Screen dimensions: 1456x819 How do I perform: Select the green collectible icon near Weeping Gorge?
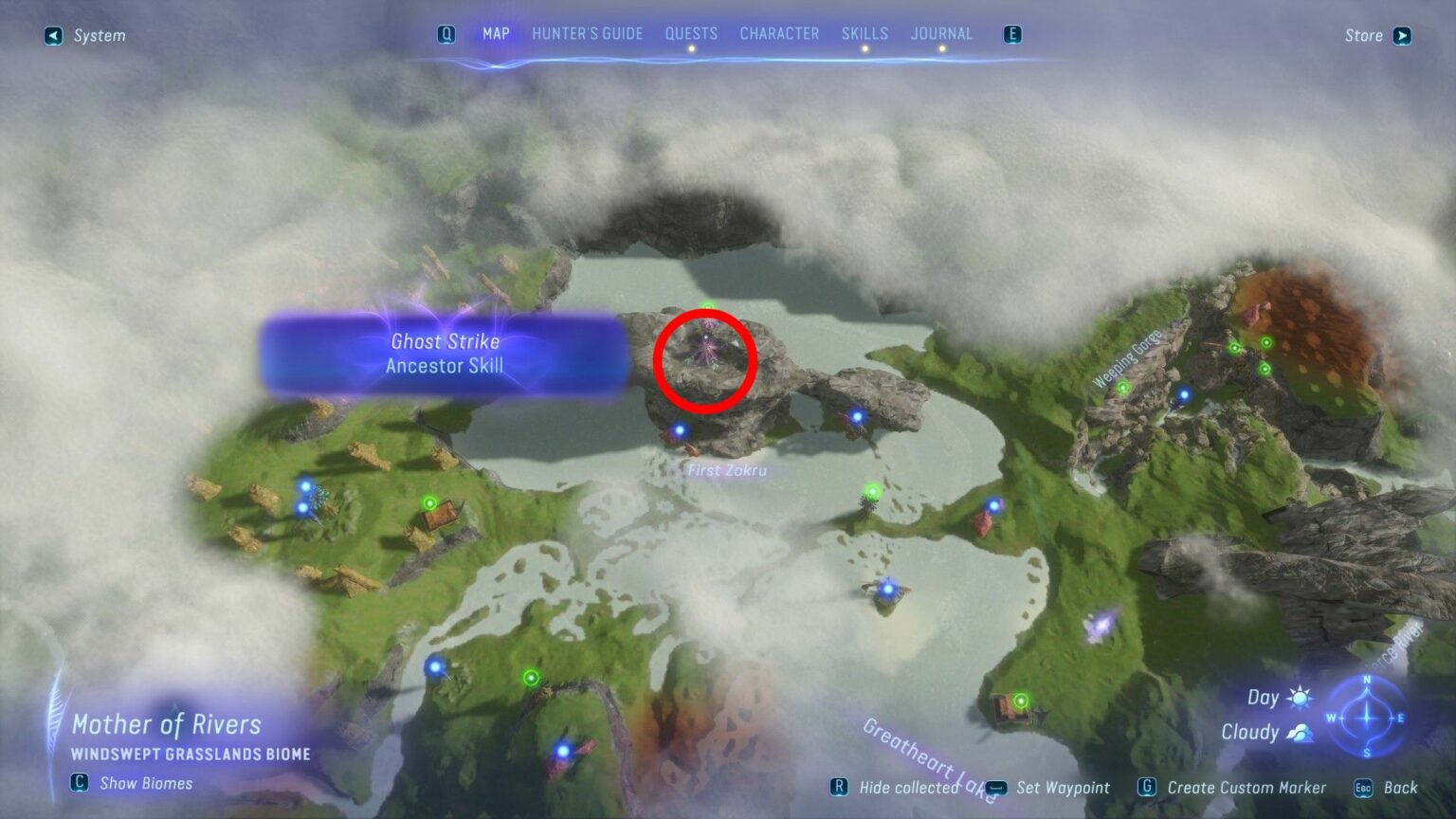(1124, 388)
